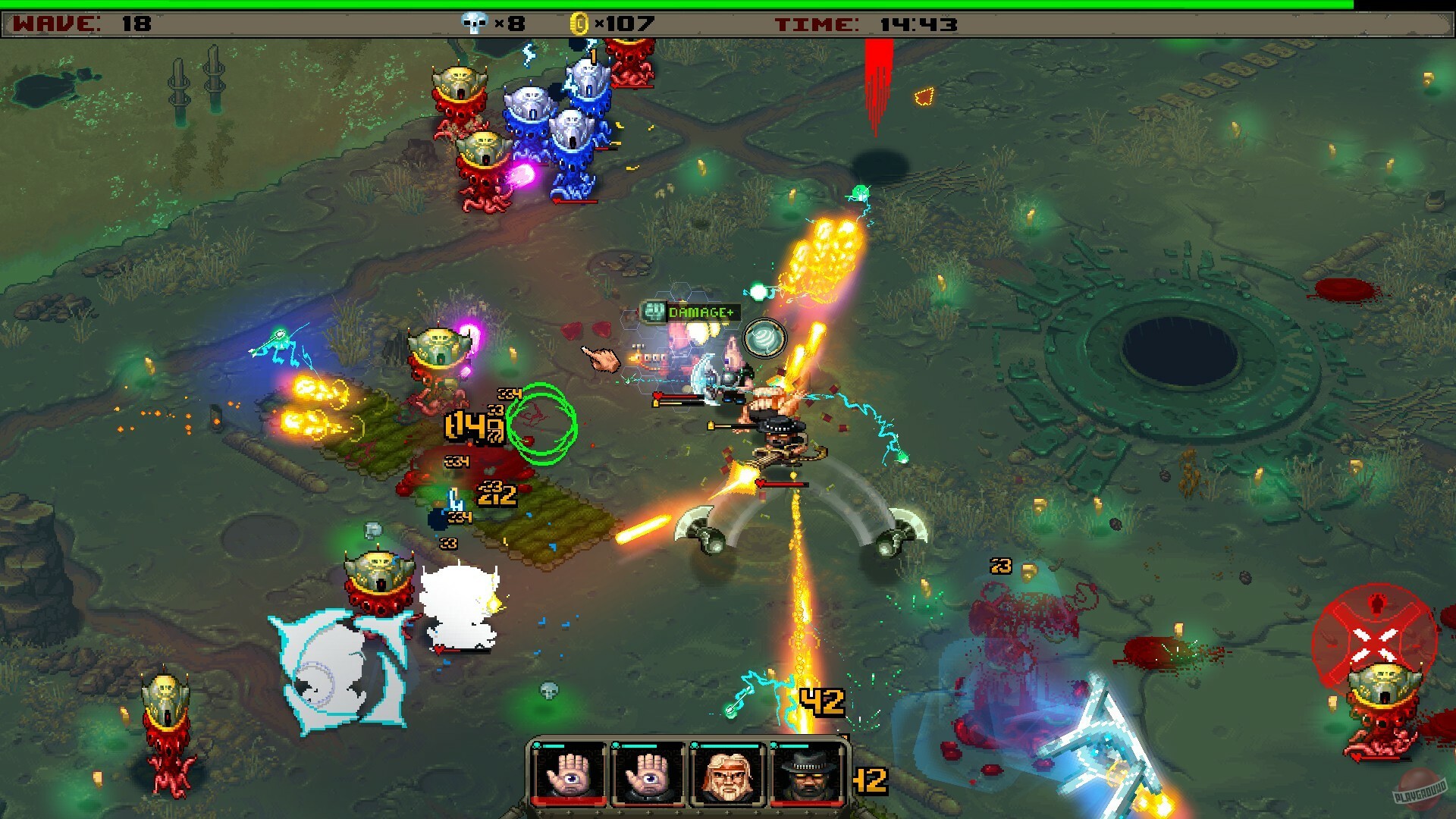Toggle the status orb on the bearded hero's panel

(x=695, y=746)
